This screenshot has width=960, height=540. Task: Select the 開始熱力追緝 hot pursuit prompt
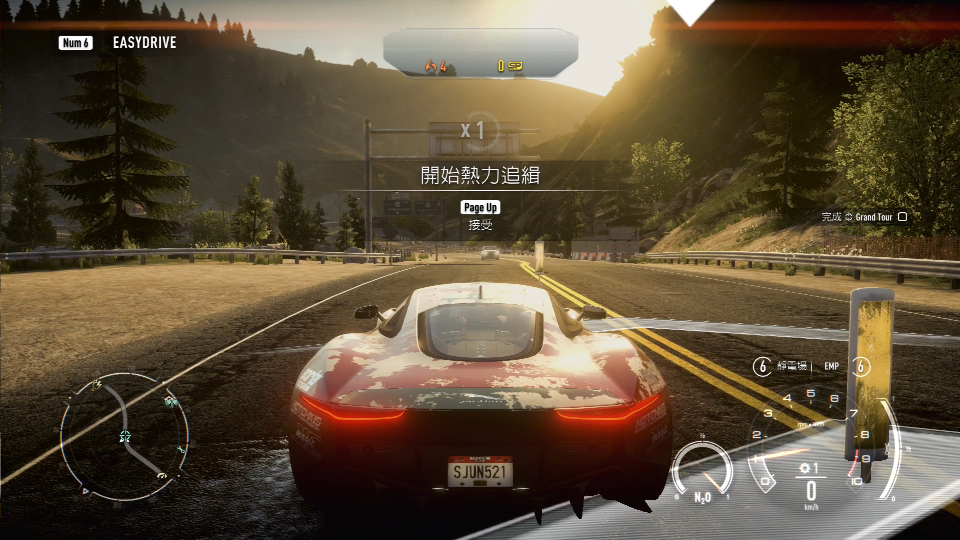pos(480,175)
